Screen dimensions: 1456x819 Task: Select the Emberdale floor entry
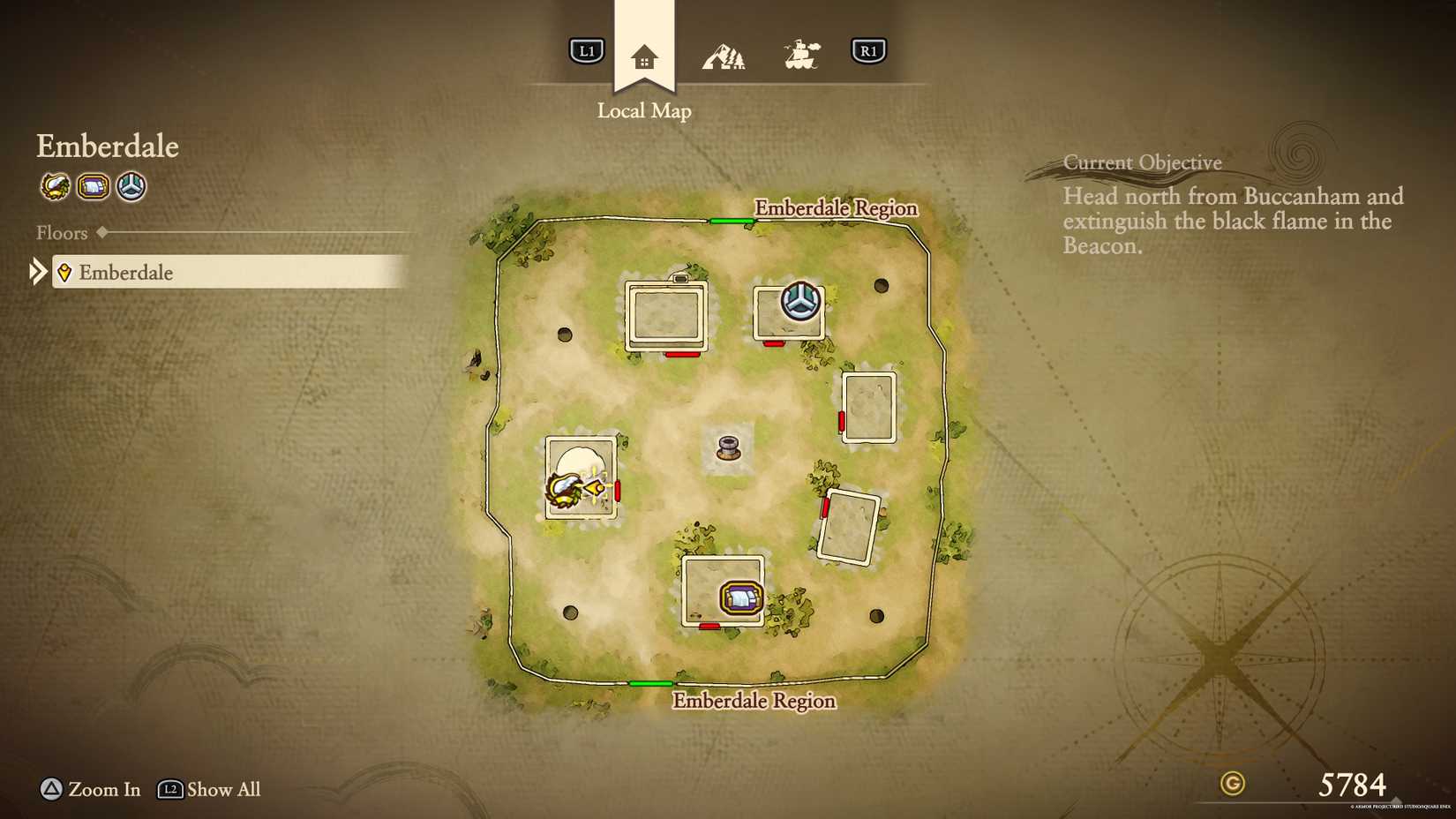229,272
